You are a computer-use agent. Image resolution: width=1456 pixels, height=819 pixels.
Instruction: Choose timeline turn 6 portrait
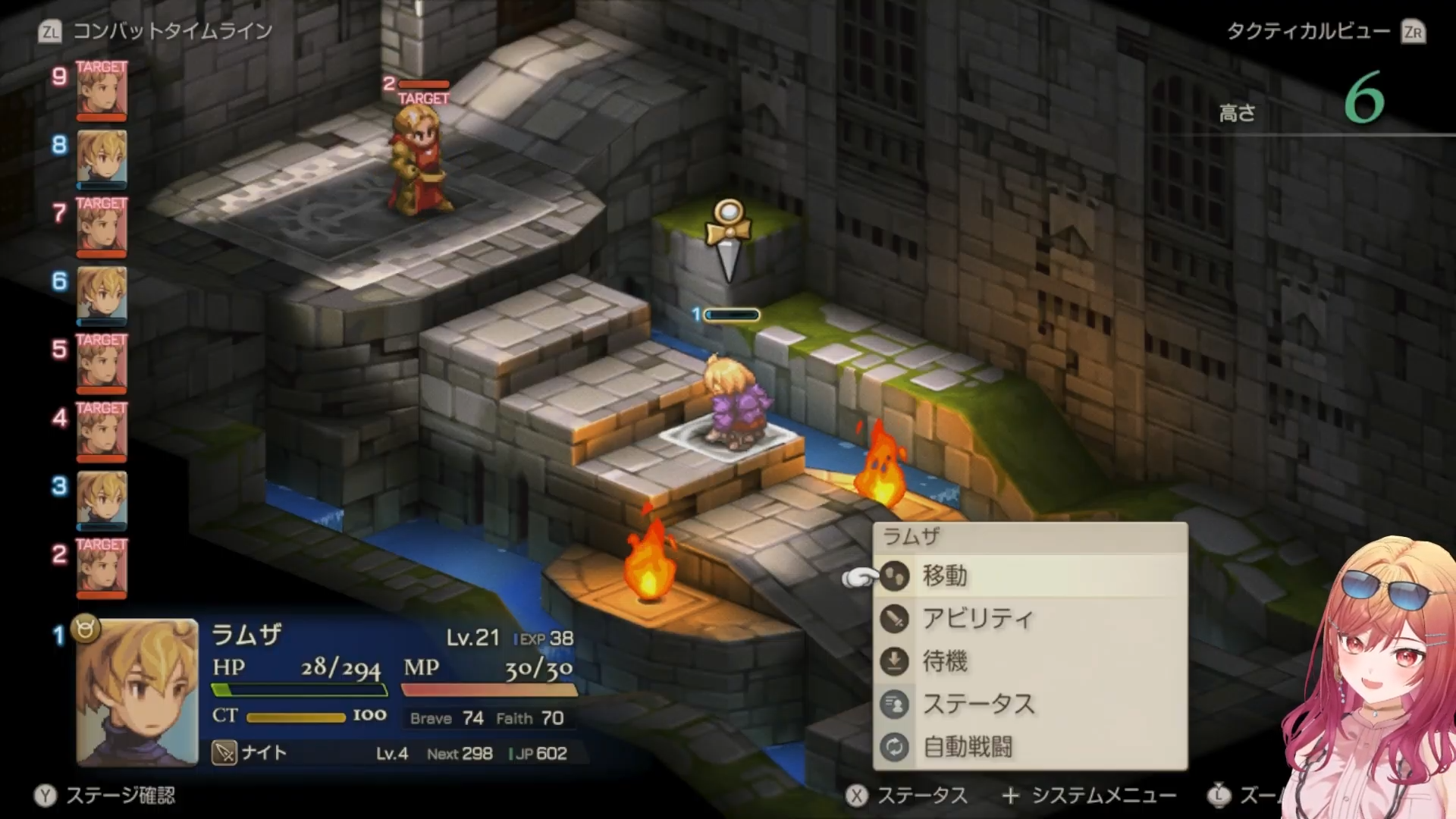[102, 294]
